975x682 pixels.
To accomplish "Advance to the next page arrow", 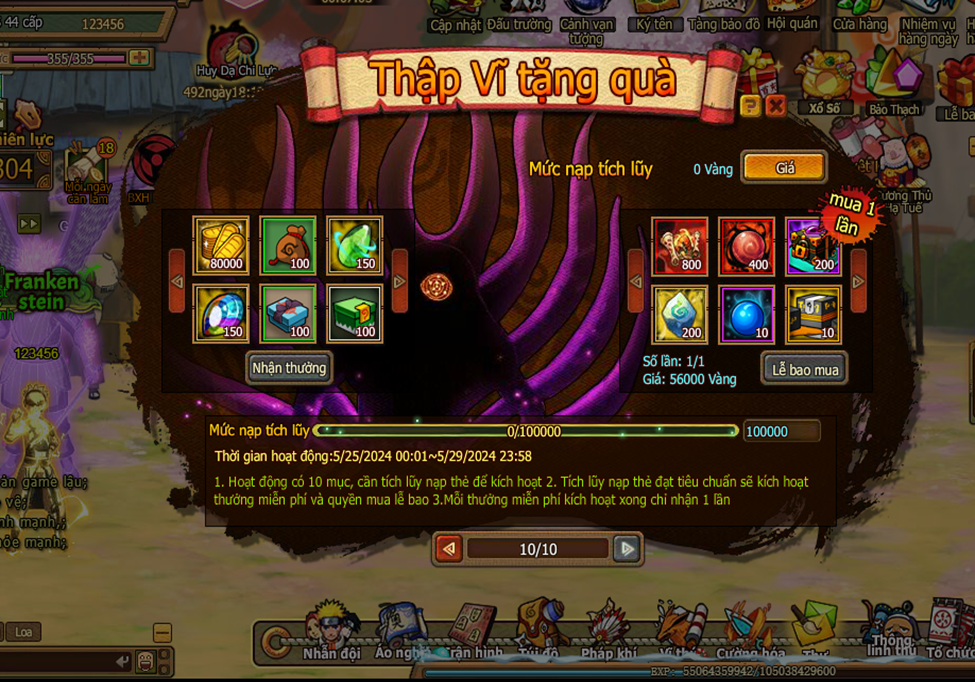I will point(627,549).
